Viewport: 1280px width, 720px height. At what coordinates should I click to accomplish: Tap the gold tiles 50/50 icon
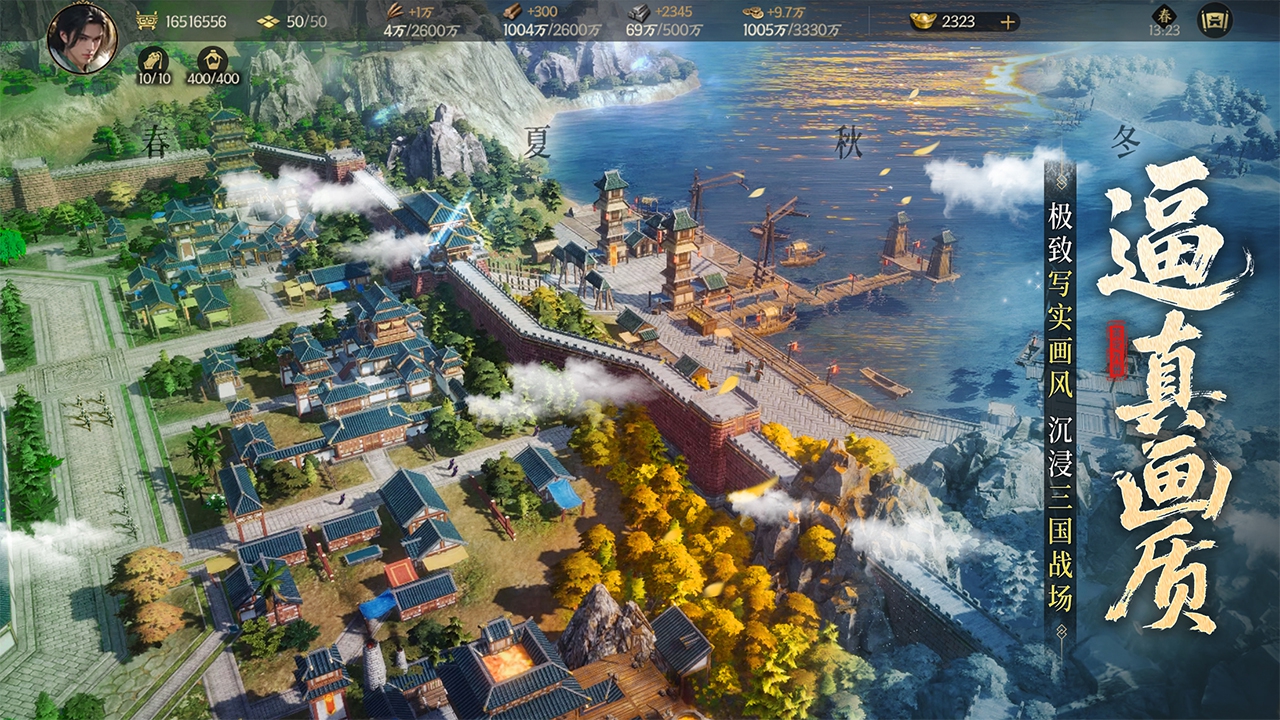tap(267, 21)
